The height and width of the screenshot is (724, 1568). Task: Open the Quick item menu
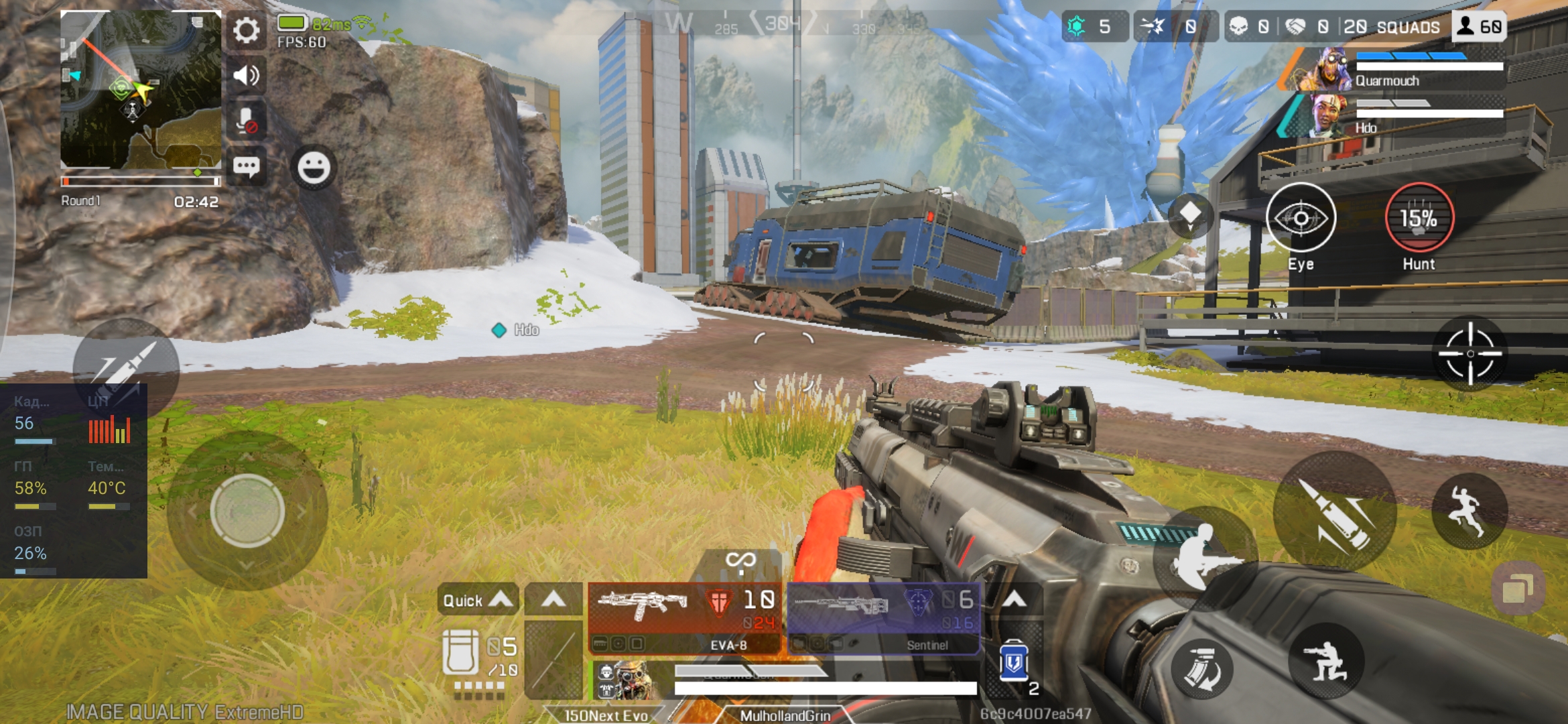477,599
